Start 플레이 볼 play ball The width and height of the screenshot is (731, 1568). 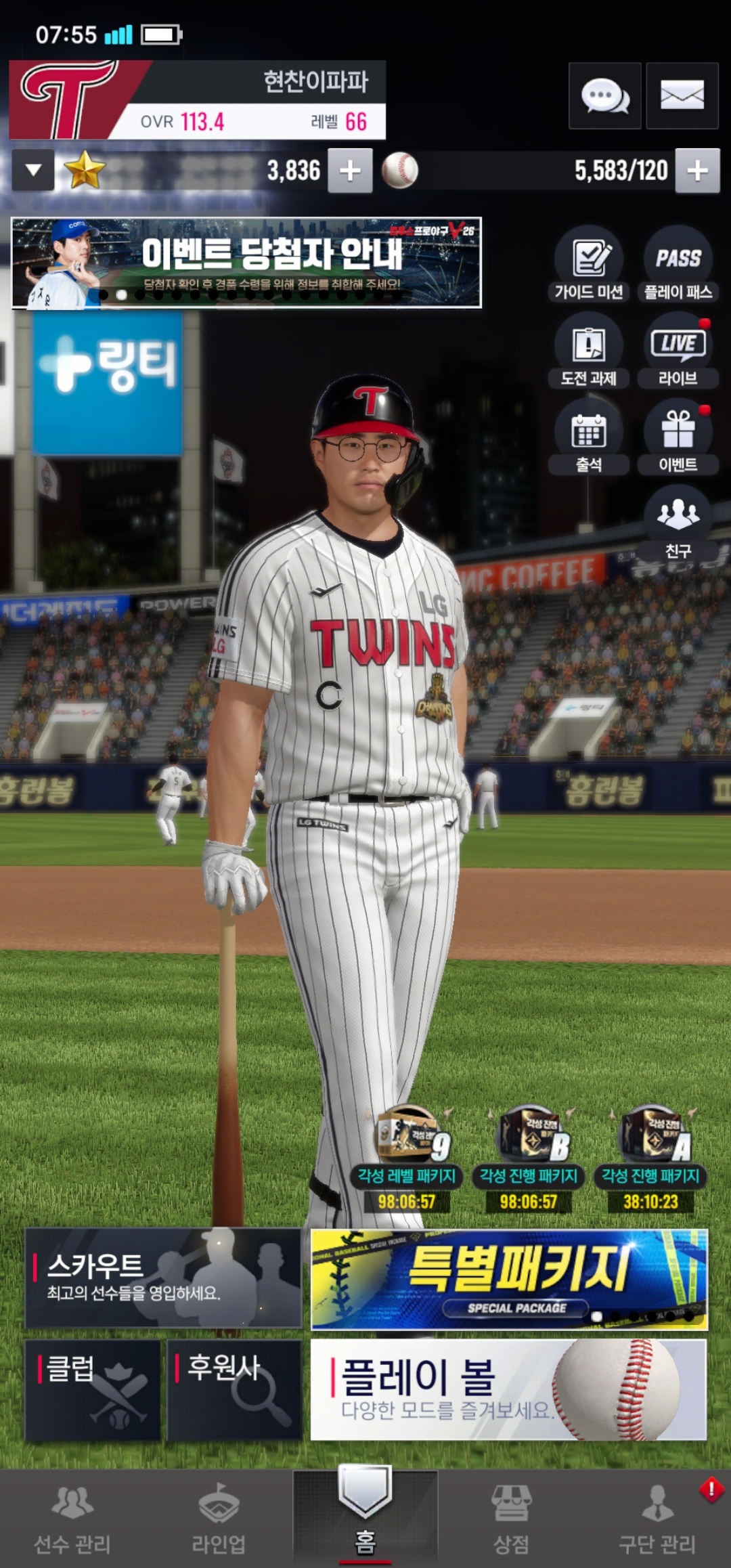(508, 1390)
